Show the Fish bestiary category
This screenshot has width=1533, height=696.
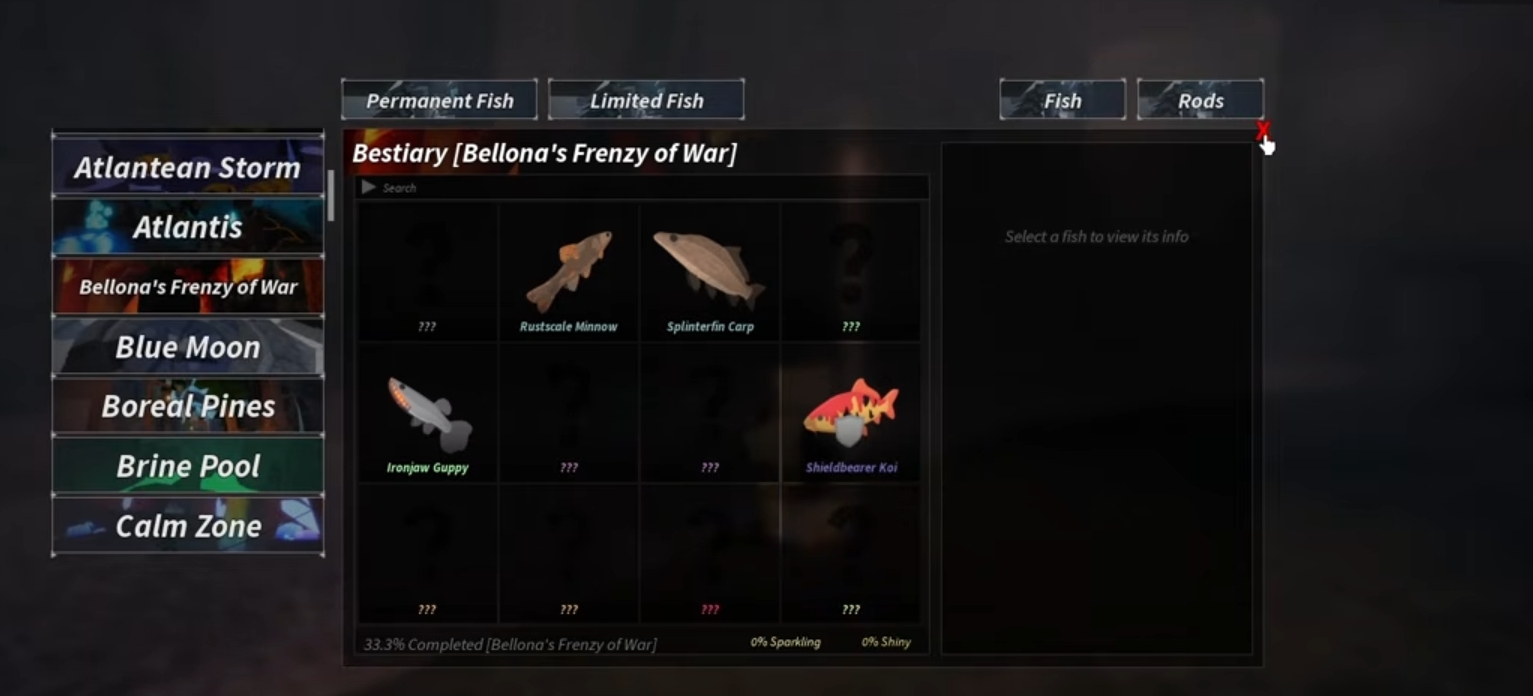coord(1062,100)
